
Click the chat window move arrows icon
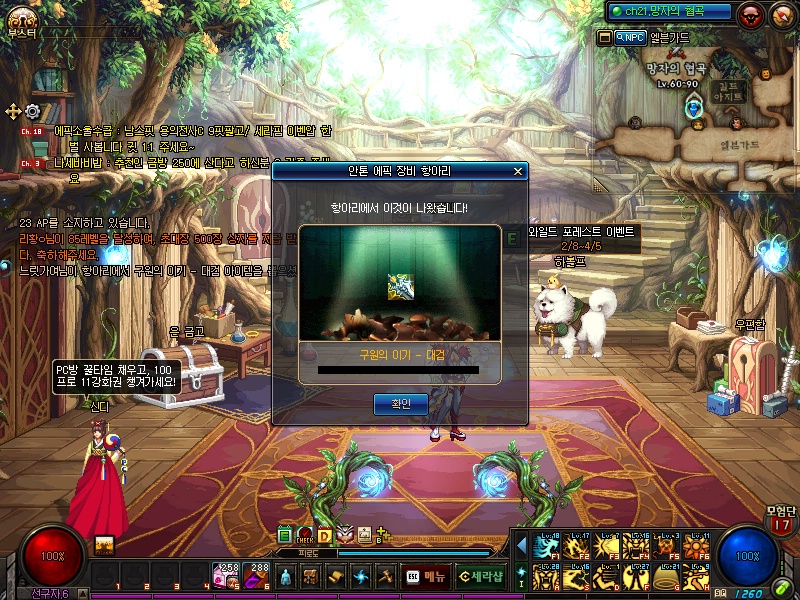(13, 111)
